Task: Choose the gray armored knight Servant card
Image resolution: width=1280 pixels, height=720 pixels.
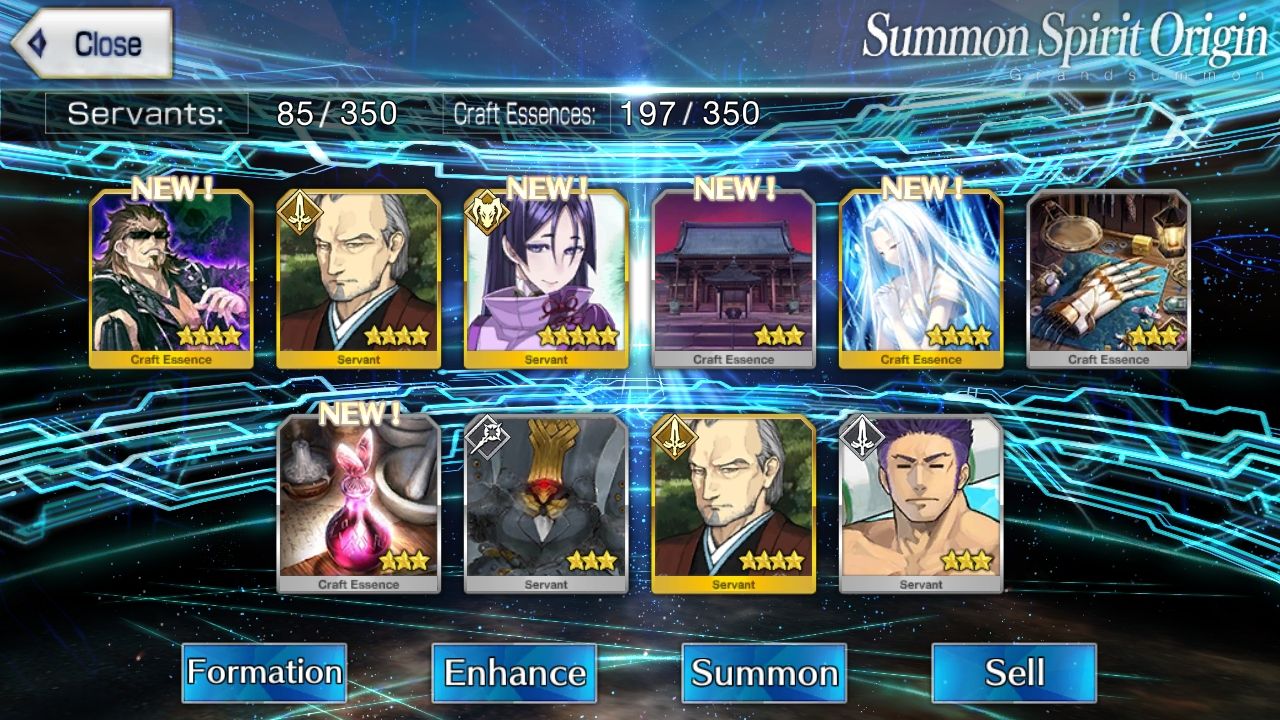Action: (x=546, y=503)
